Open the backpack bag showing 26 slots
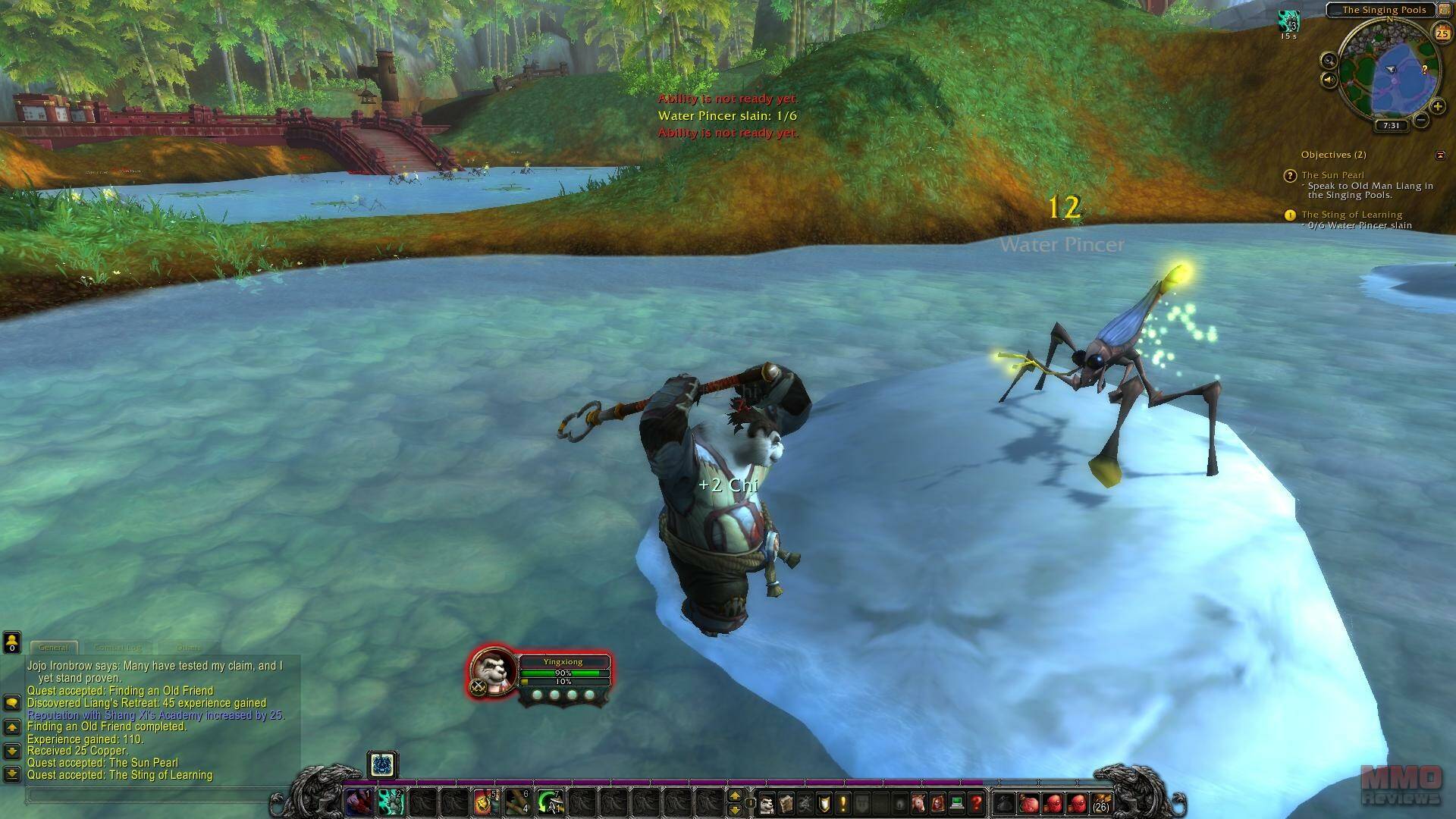1456x819 pixels. coord(1100,802)
